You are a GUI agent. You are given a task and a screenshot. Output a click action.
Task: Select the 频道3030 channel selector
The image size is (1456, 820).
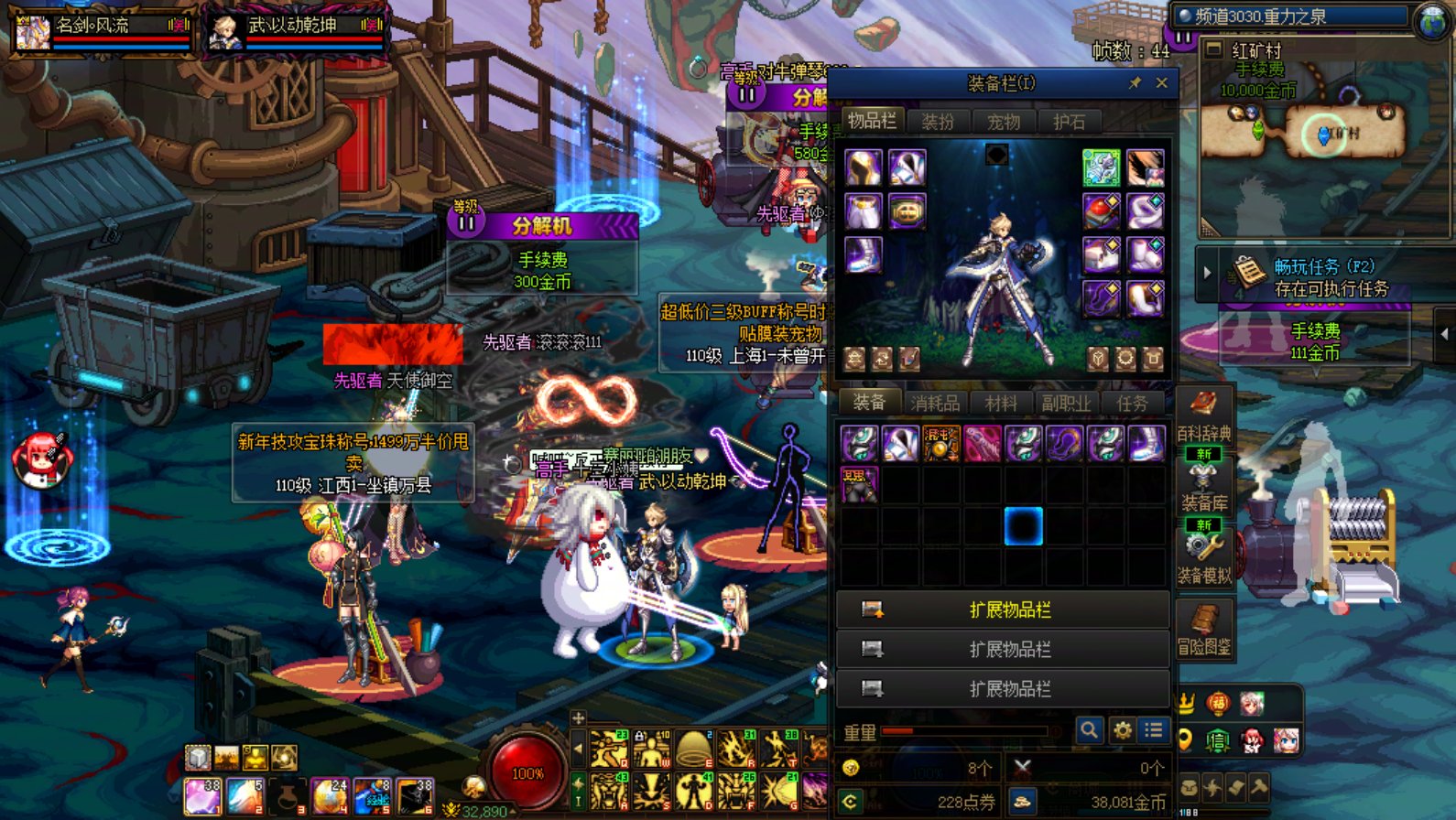click(1291, 16)
